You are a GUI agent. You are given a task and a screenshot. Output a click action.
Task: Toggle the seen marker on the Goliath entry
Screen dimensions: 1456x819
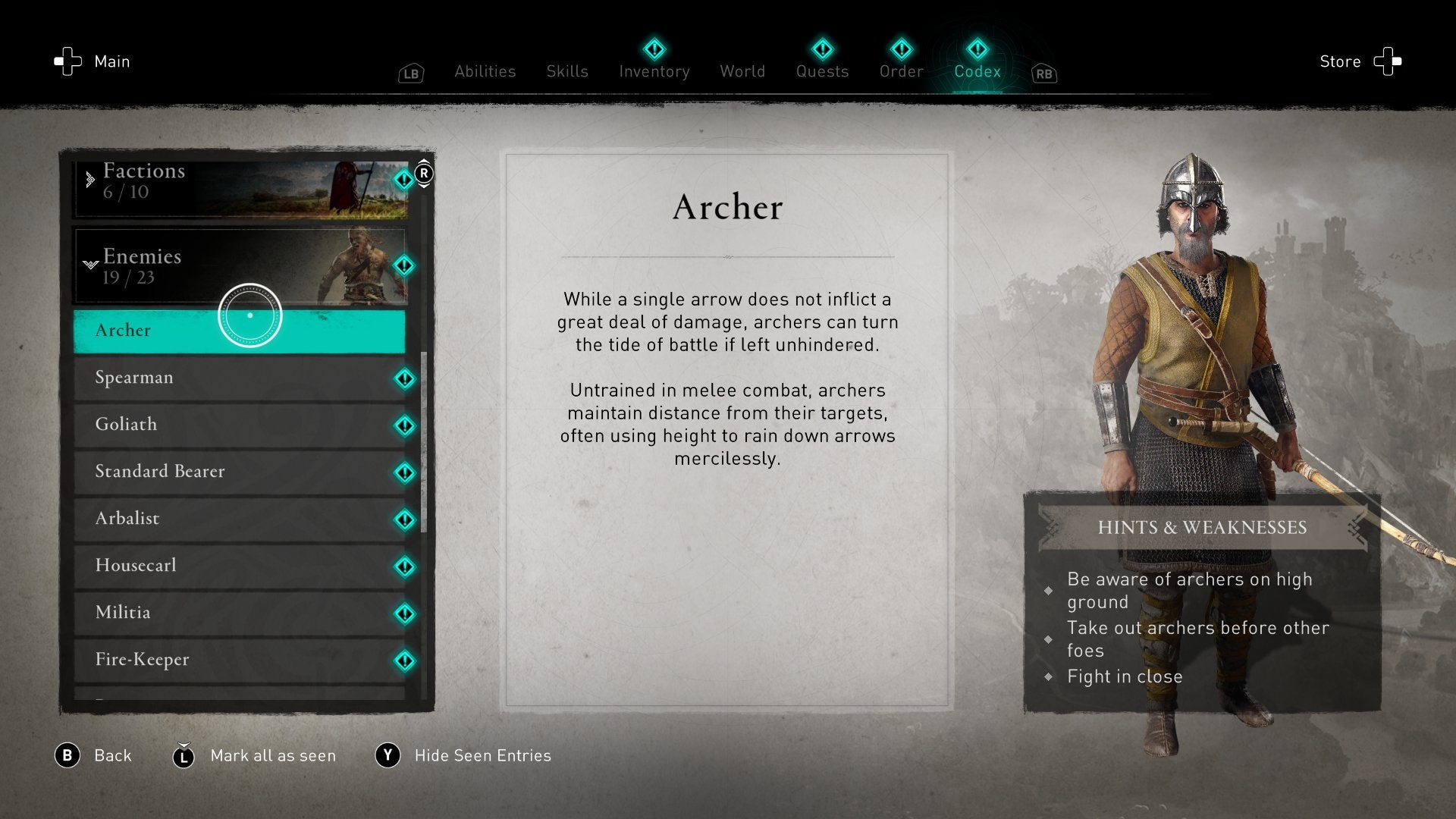point(404,425)
